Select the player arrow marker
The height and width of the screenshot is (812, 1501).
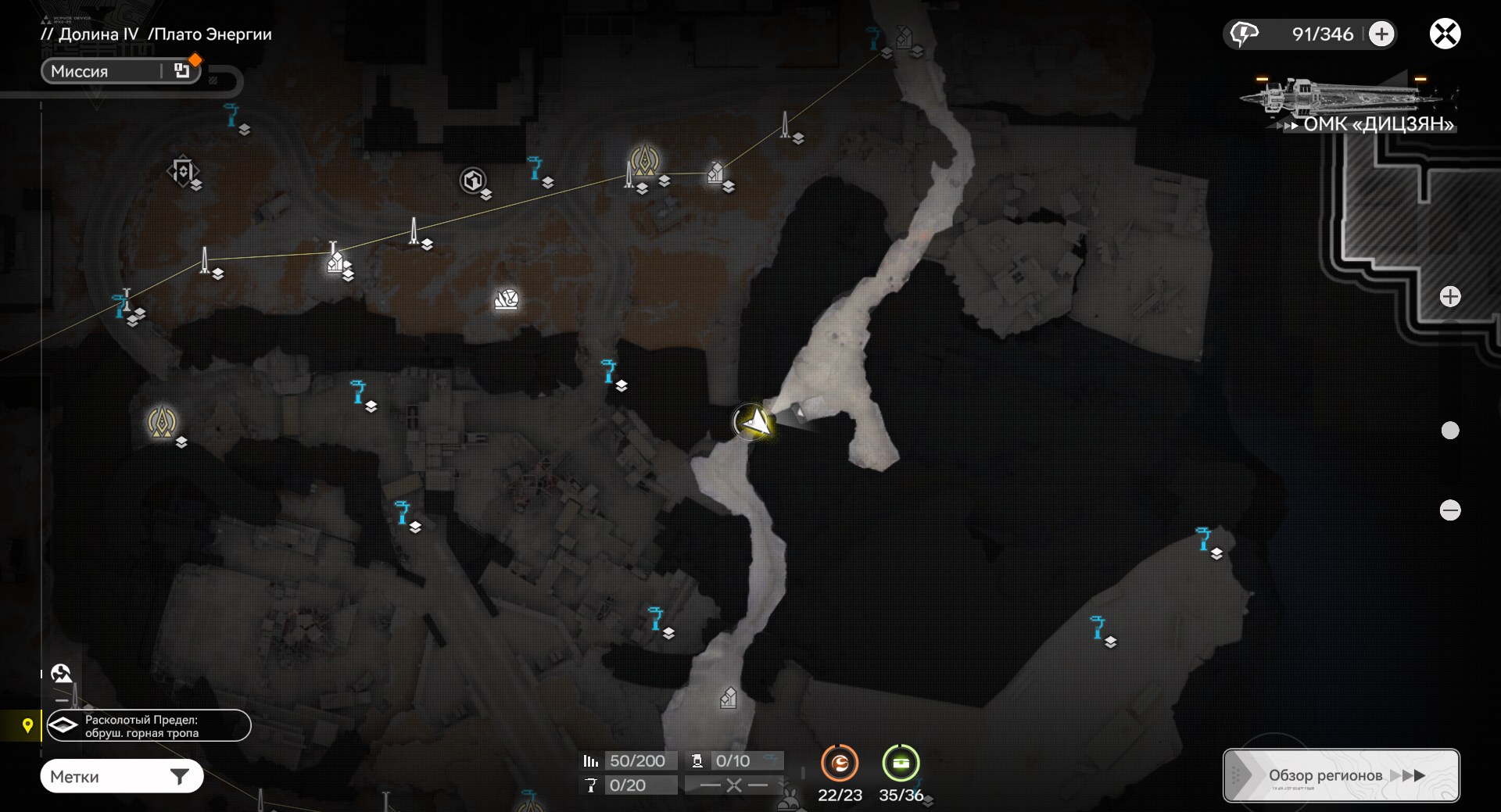coord(753,422)
